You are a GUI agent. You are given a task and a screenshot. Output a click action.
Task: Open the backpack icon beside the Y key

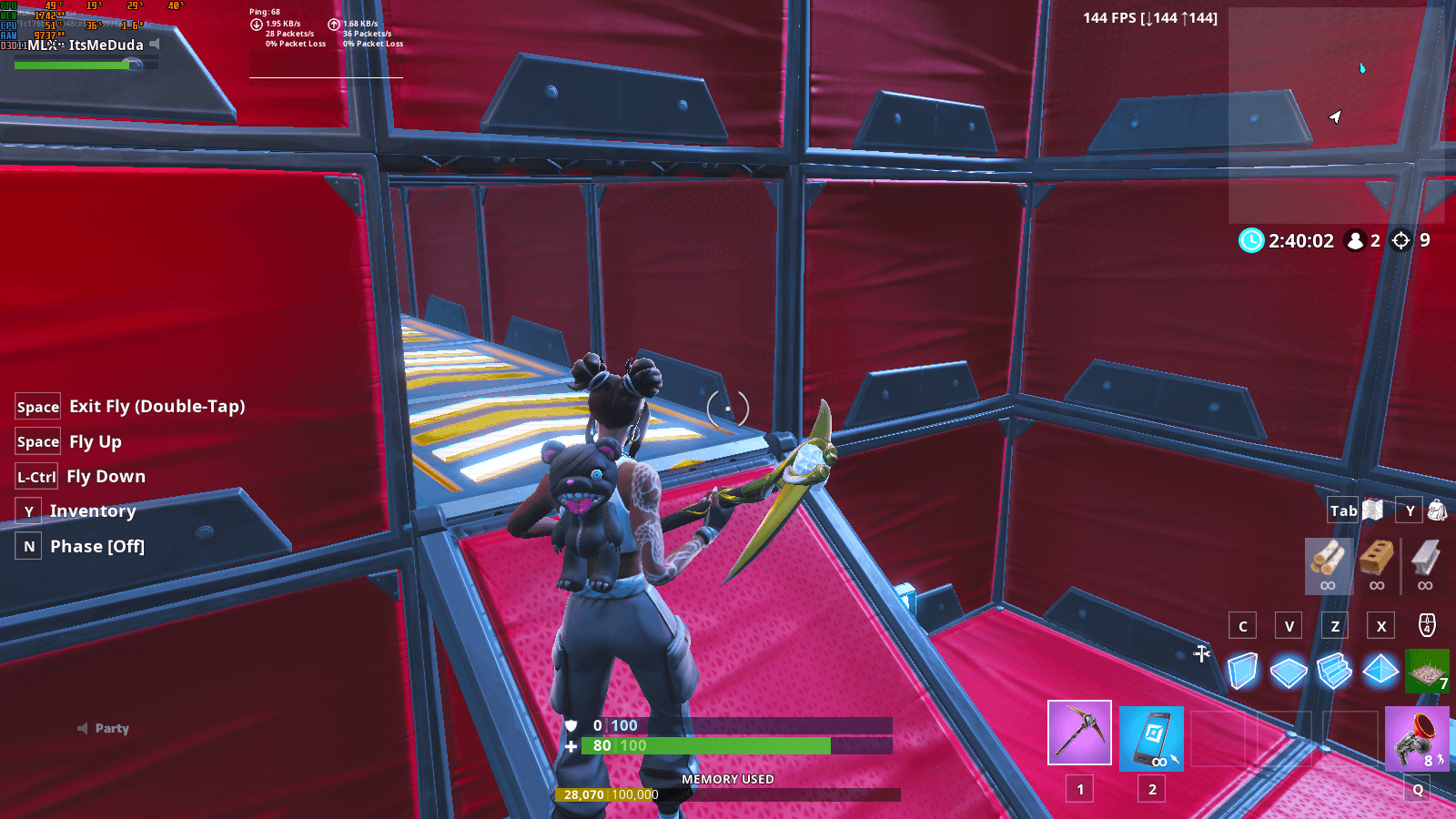1438,511
